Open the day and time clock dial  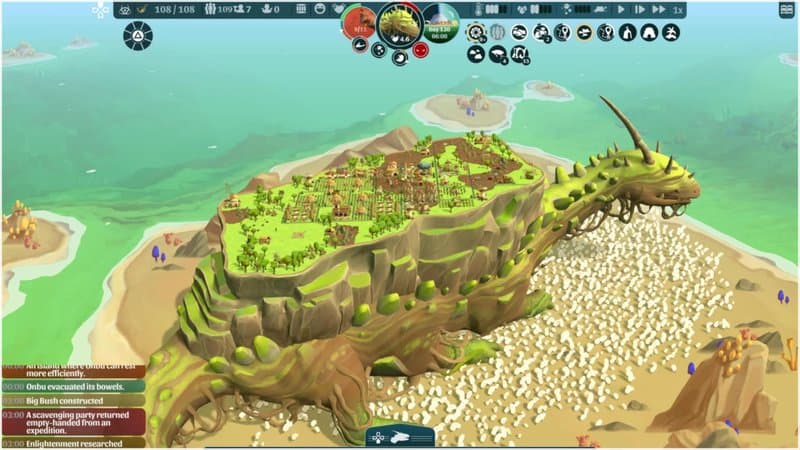click(x=440, y=22)
